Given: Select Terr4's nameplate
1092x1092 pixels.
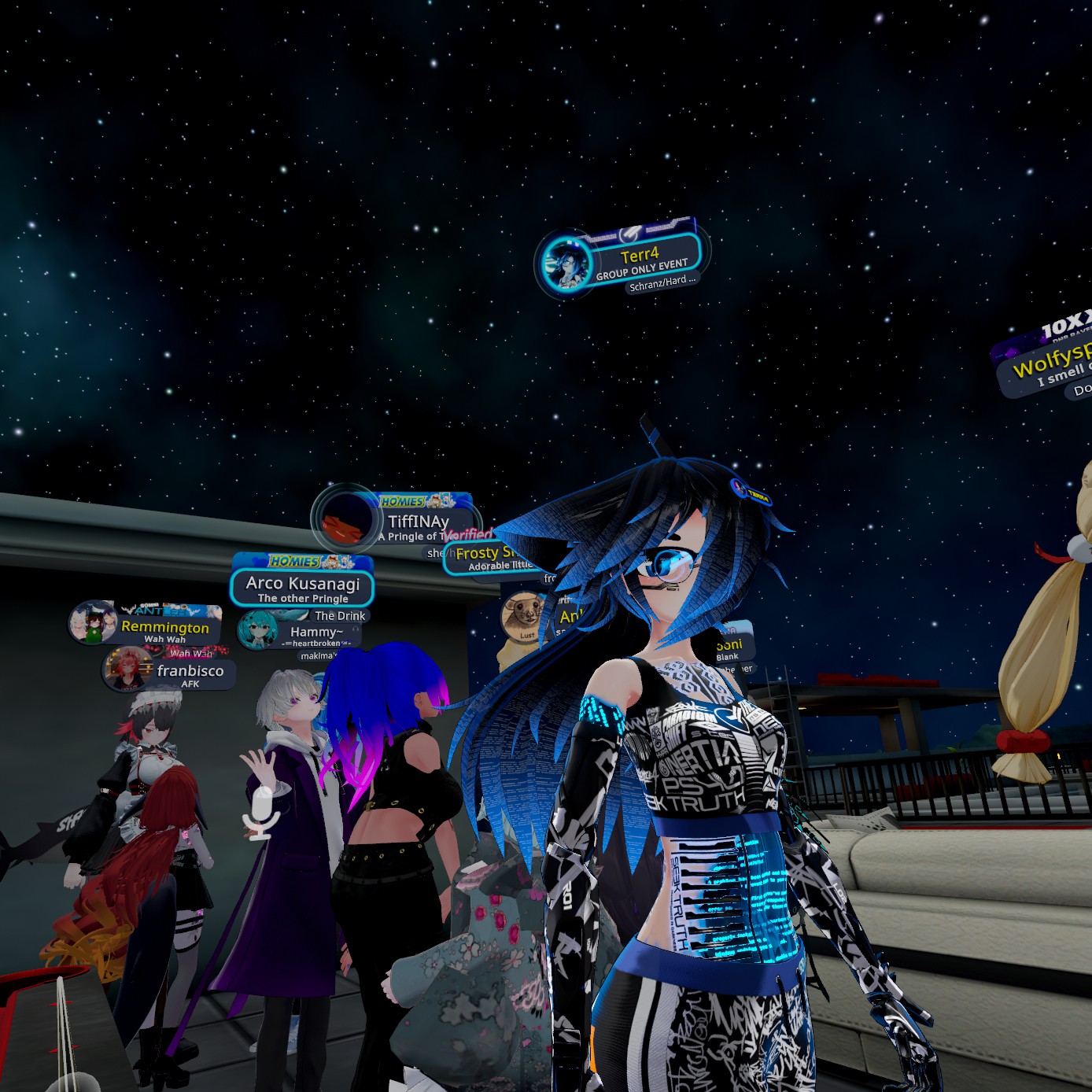Looking at the screenshot, I should 639,256.
